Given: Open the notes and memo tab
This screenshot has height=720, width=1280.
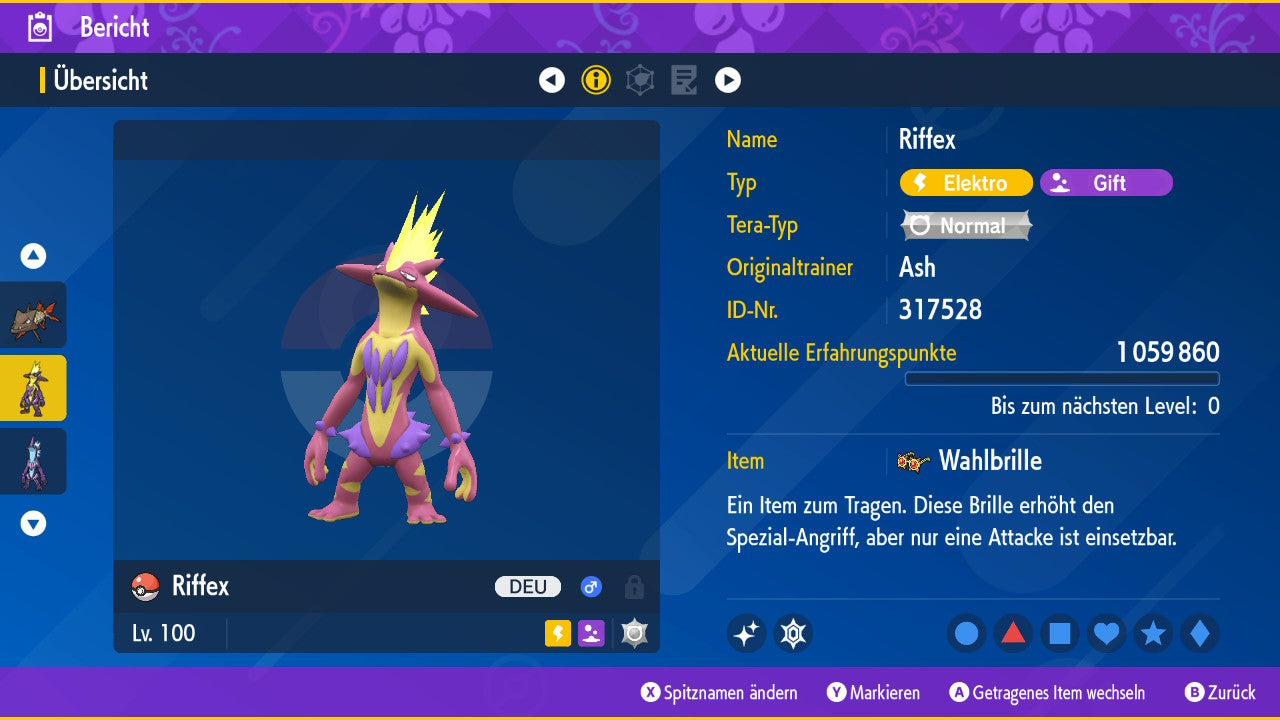Looking at the screenshot, I should [684, 80].
